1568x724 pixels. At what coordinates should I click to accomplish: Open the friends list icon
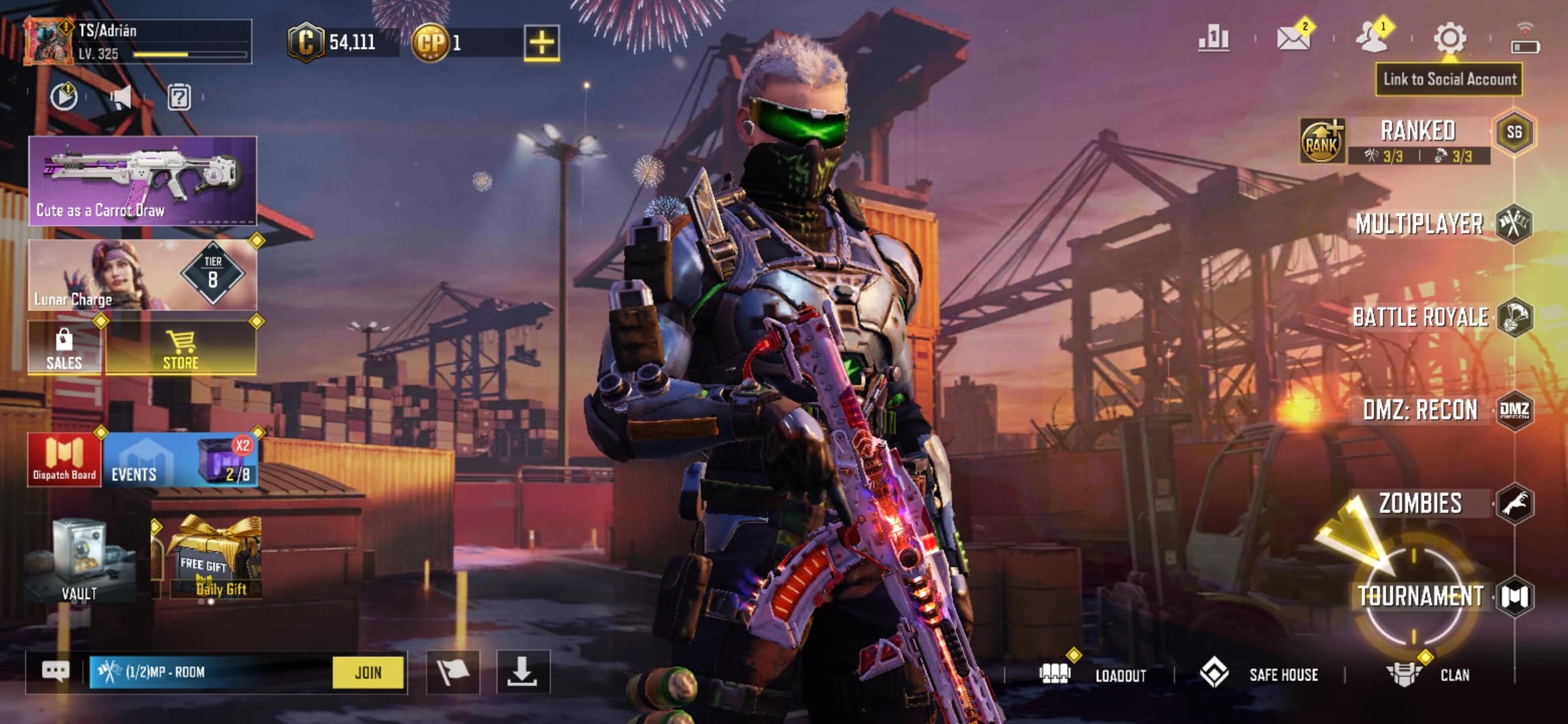pyautogui.click(x=1372, y=38)
